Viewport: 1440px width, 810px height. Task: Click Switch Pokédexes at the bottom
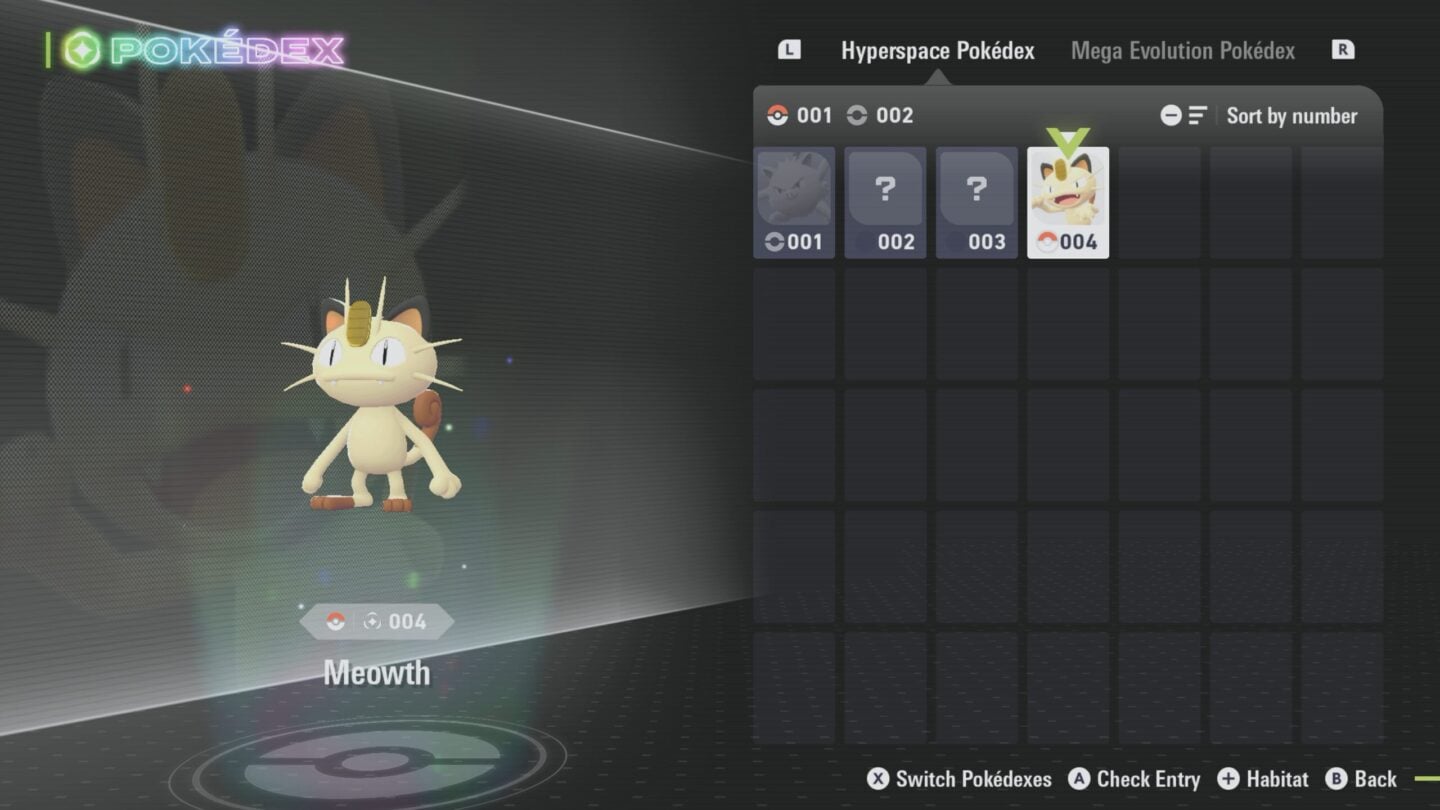[x=959, y=779]
